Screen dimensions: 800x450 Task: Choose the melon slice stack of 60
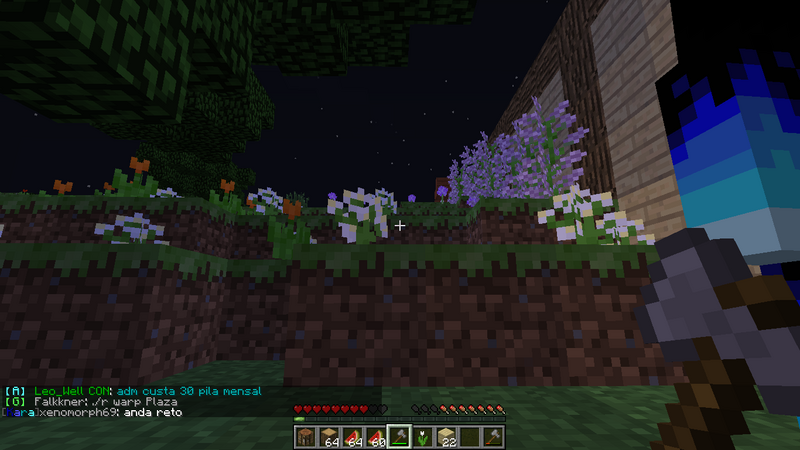(376, 436)
